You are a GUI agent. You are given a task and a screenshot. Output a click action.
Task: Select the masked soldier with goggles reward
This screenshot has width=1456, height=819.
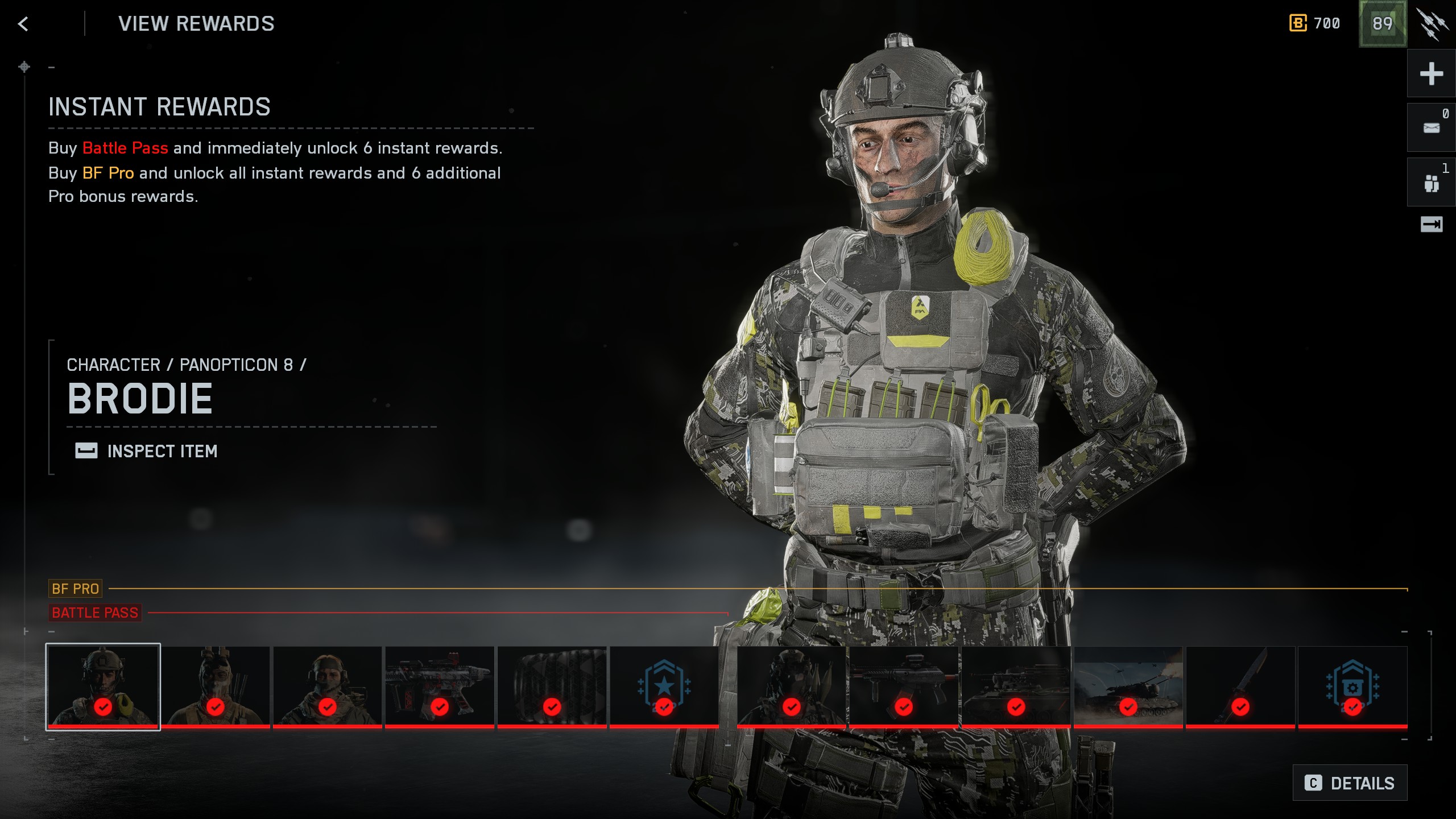coord(216,686)
